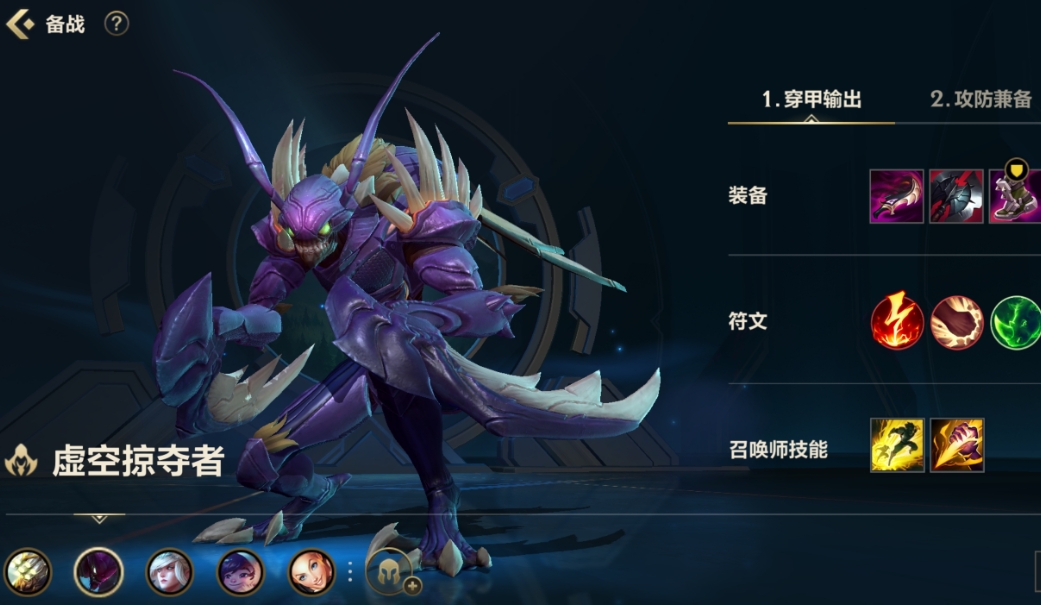1041x605 pixels.
Task: Pick the purple-haired yordle champion portrait
Action: pos(241,572)
